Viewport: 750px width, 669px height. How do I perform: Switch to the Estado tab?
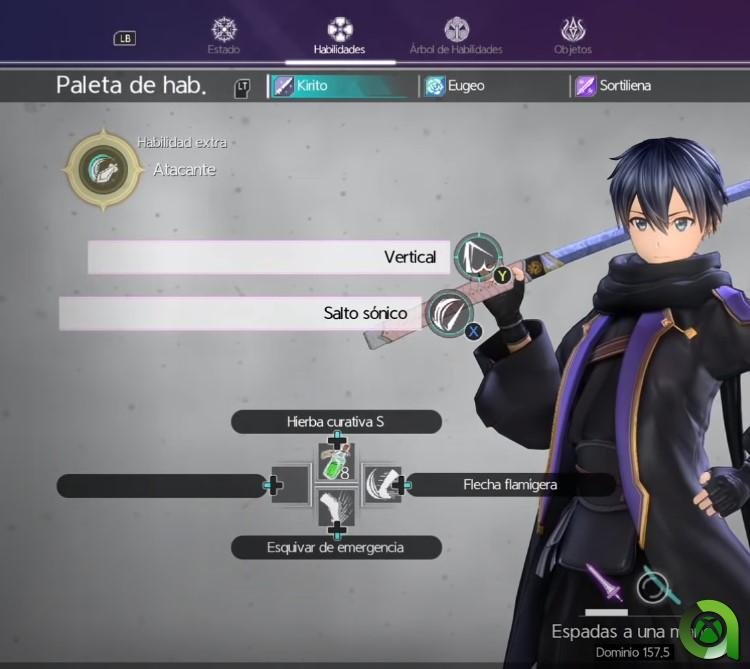pos(223,36)
